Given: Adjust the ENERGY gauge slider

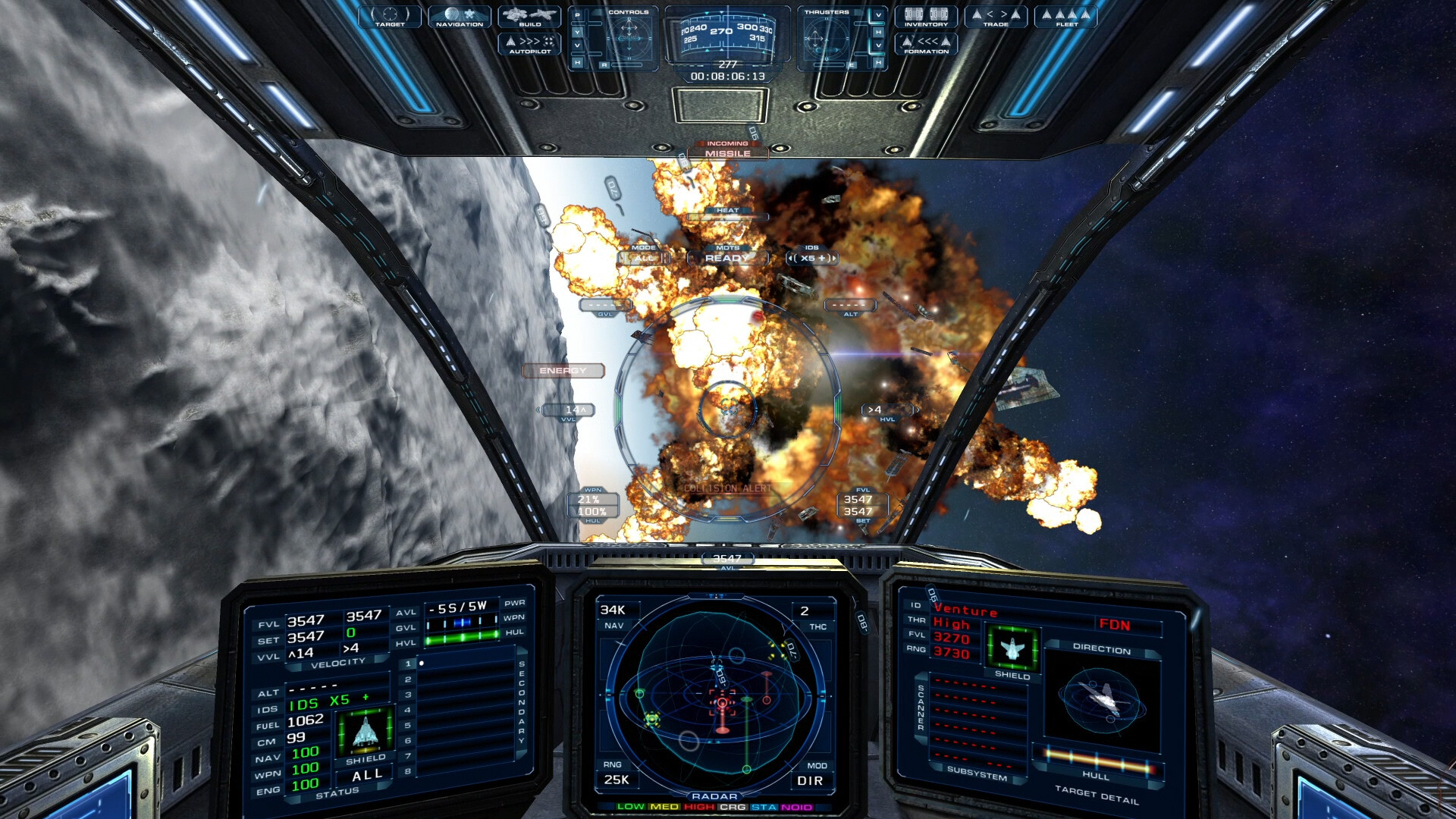Looking at the screenshot, I should (x=563, y=371).
